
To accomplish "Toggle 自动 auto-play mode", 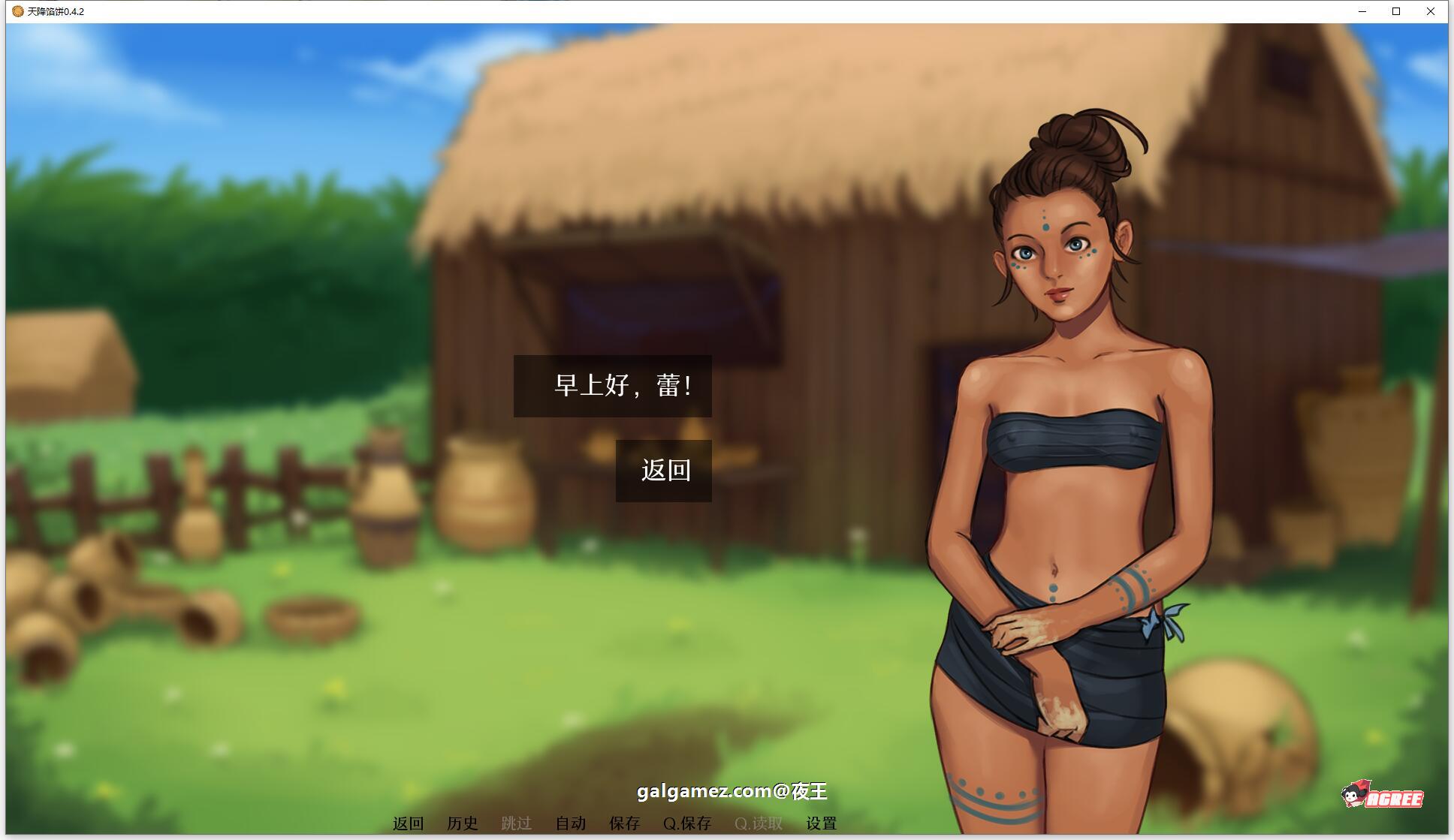I will 571,823.
